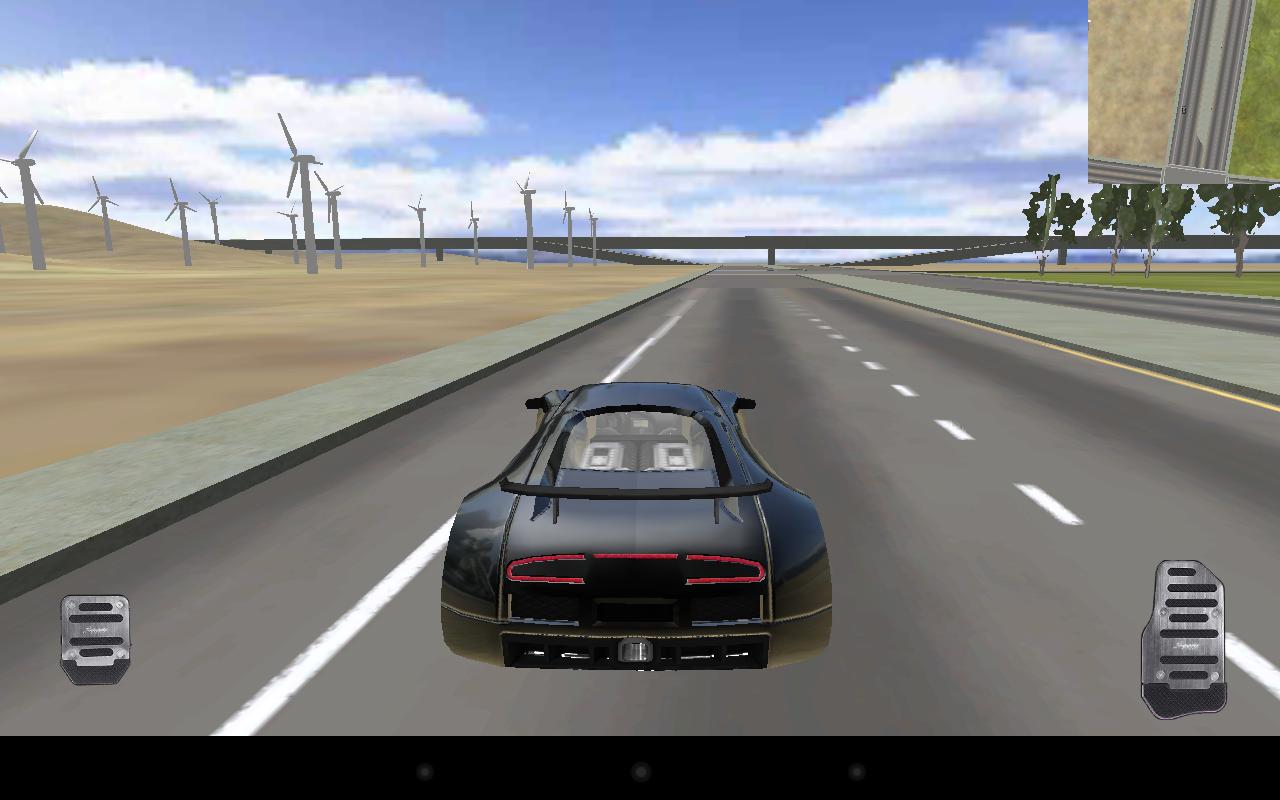The height and width of the screenshot is (800, 1280).
Task: Tap the upper rubber grip of the gas pedal
Action: click(x=1180, y=572)
